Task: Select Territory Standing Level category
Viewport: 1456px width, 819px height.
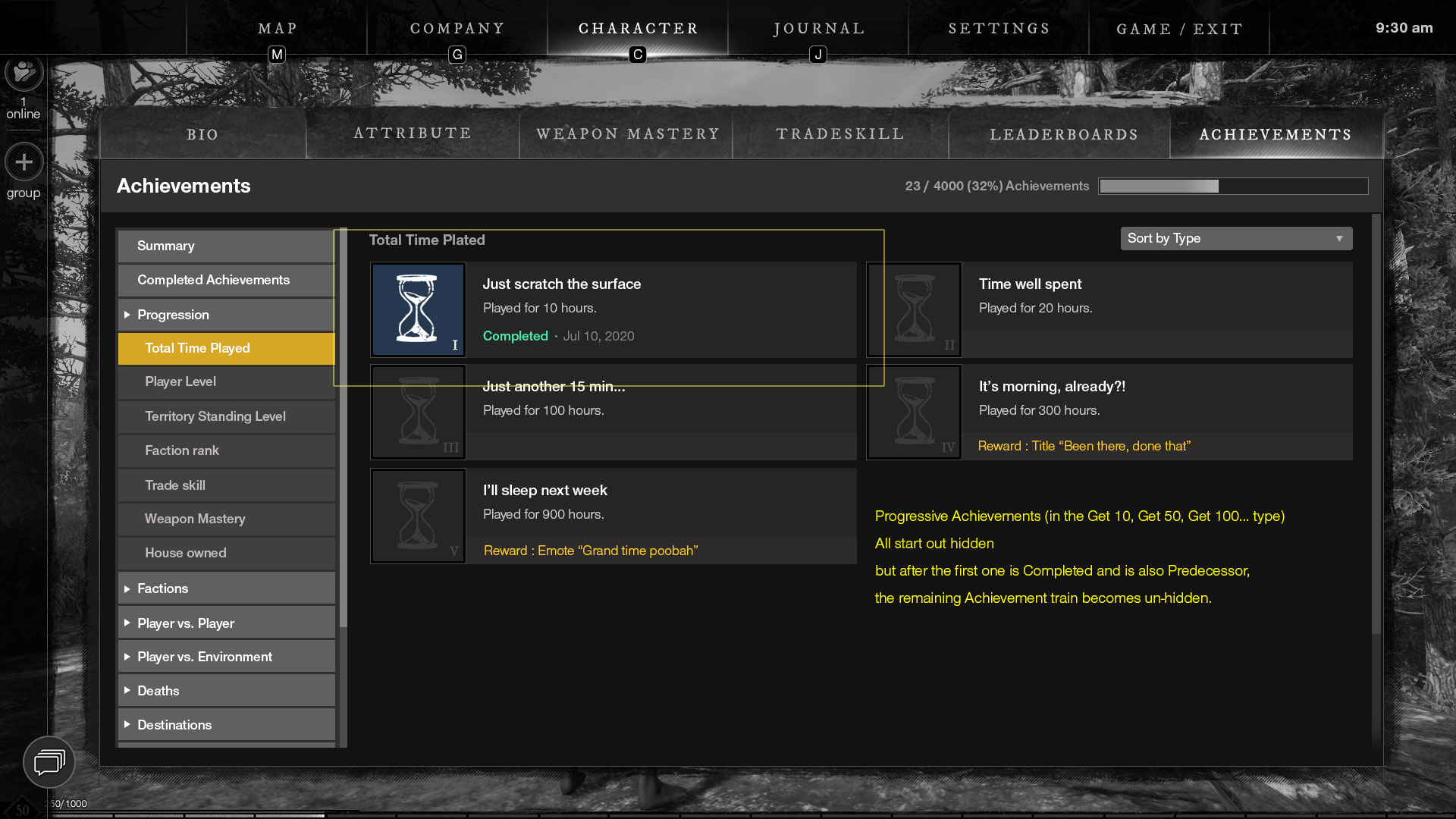Action: 226,416
